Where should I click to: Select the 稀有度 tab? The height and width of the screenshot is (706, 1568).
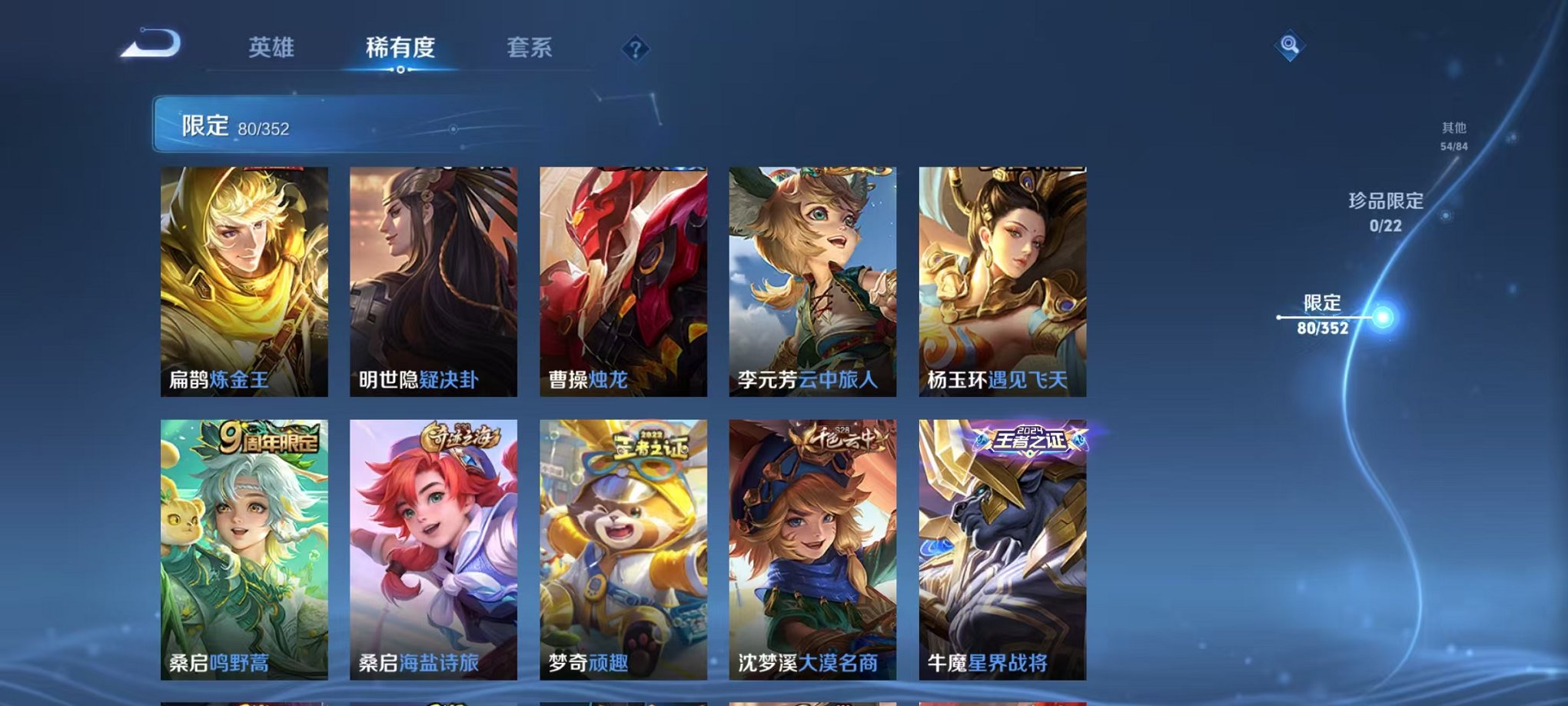pos(400,48)
